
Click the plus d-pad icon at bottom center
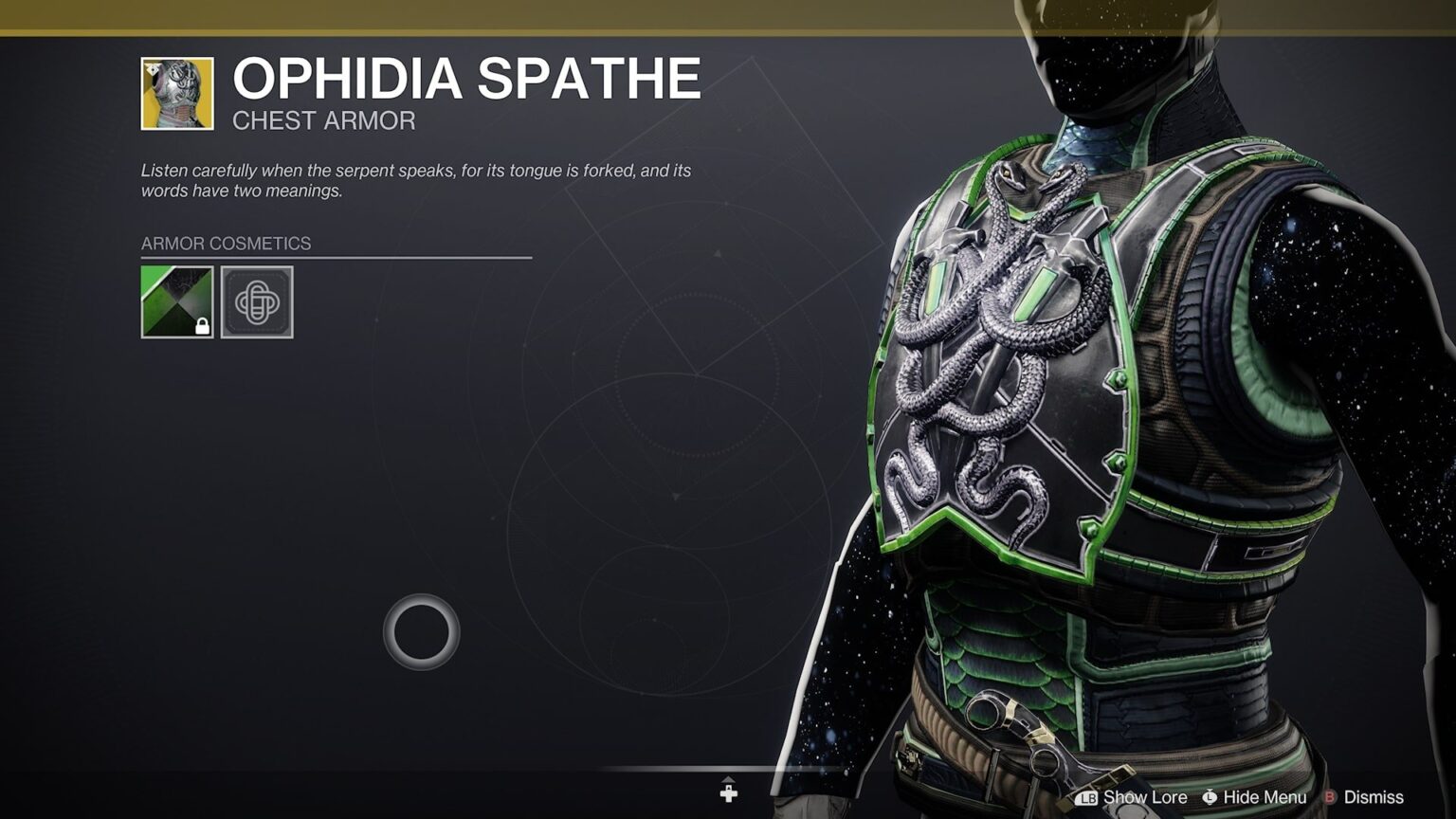[x=728, y=792]
